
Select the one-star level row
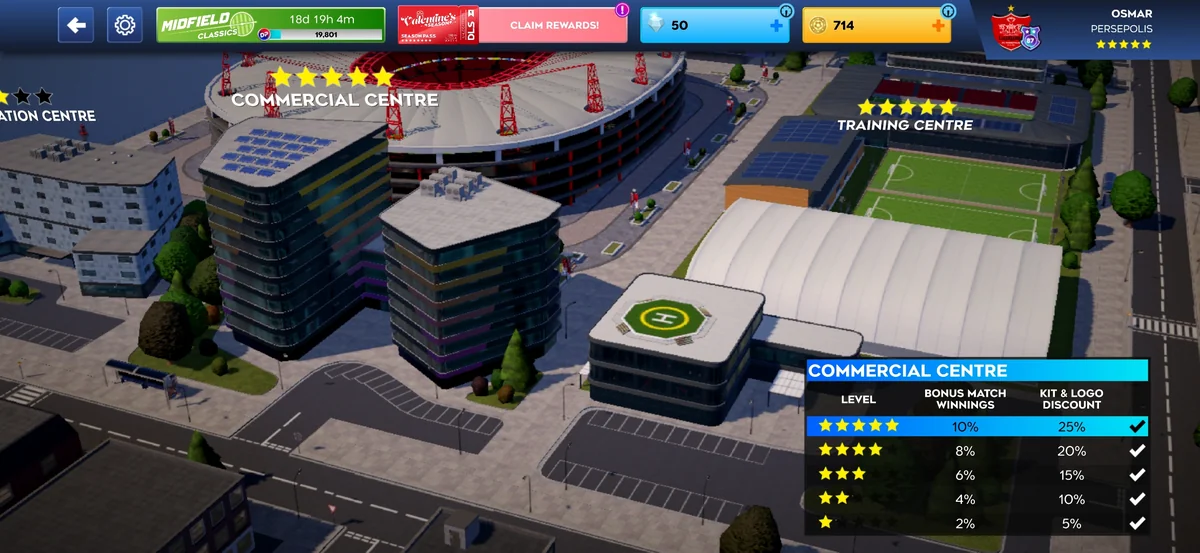click(976, 523)
